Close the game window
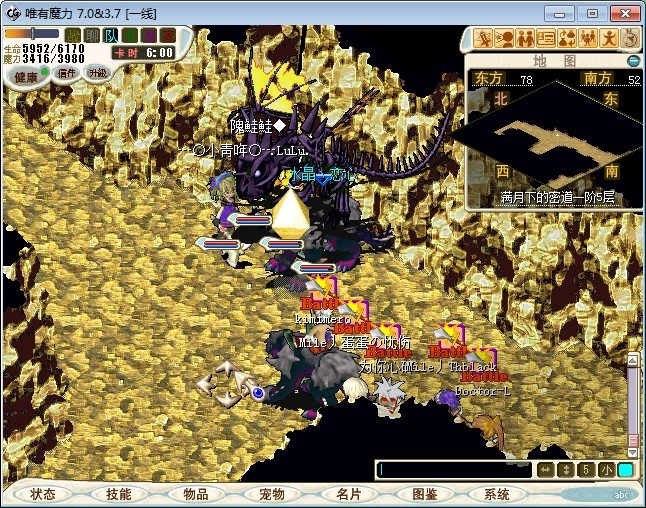The image size is (646, 508). coord(622,13)
